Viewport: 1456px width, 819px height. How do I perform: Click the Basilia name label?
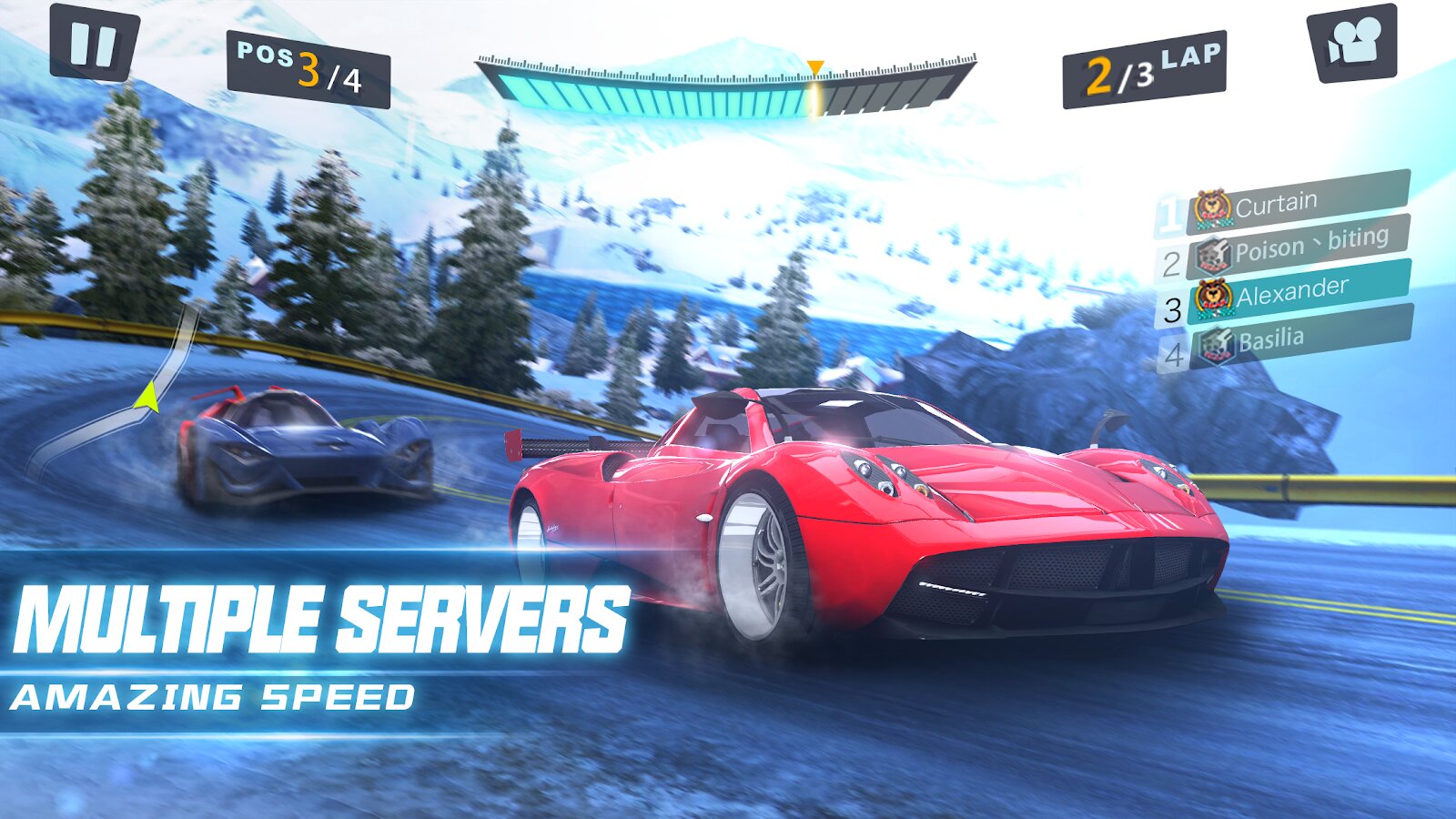(x=1271, y=339)
